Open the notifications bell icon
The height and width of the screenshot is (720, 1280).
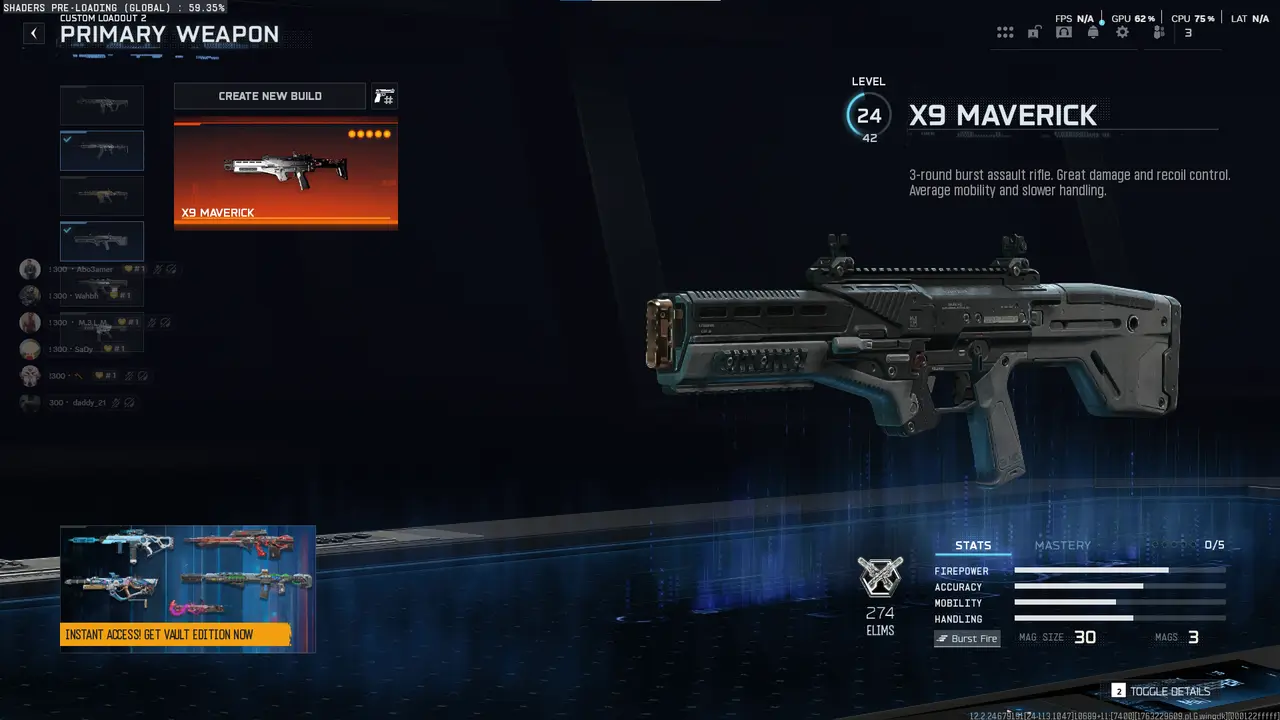[1093, 32]
